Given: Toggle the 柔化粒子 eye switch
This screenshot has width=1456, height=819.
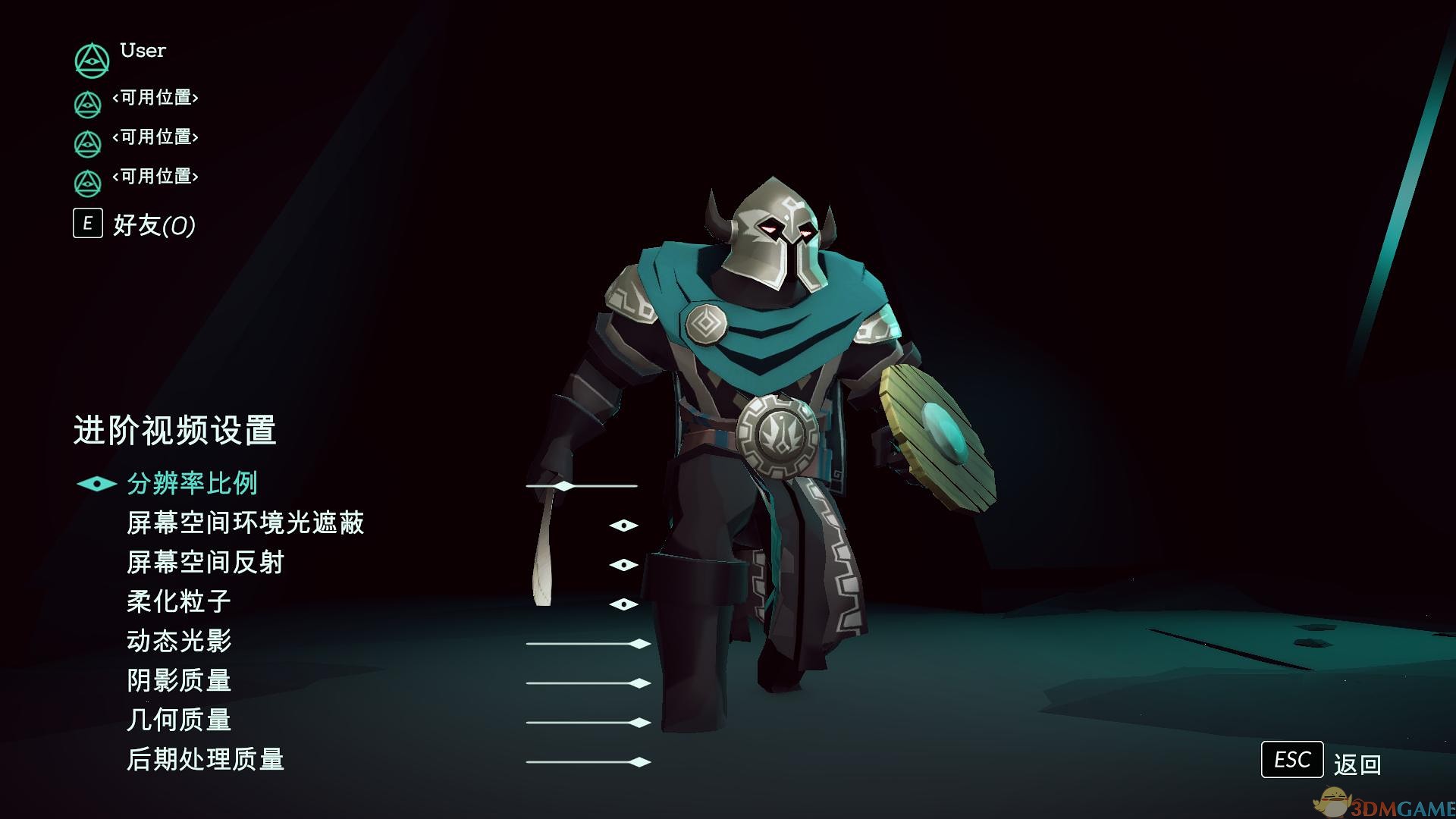Looking at the screenshot, I should [x=623, y=604].
